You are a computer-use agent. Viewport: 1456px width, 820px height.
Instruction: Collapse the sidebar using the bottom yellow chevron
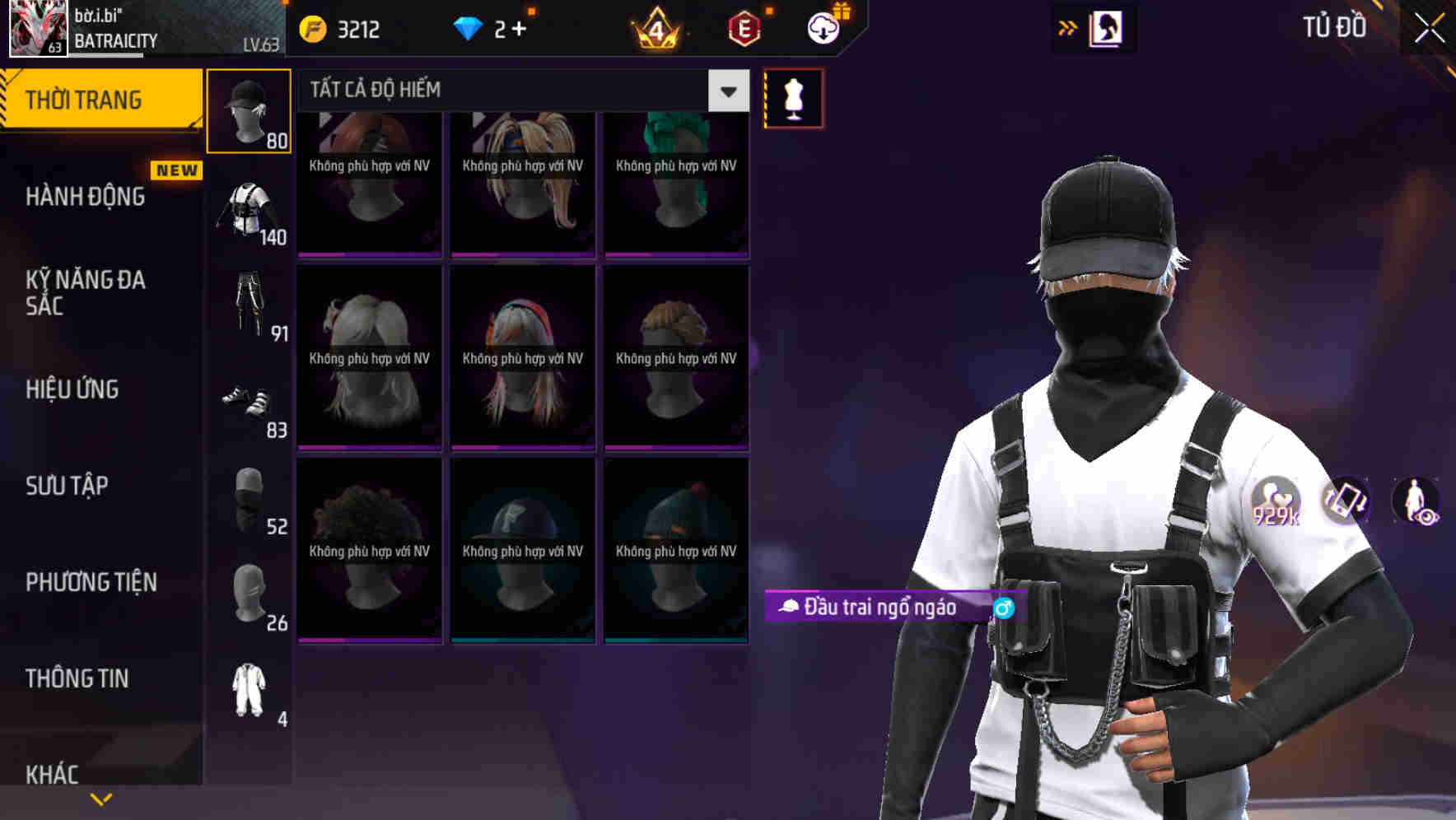(x=100, y=799)
